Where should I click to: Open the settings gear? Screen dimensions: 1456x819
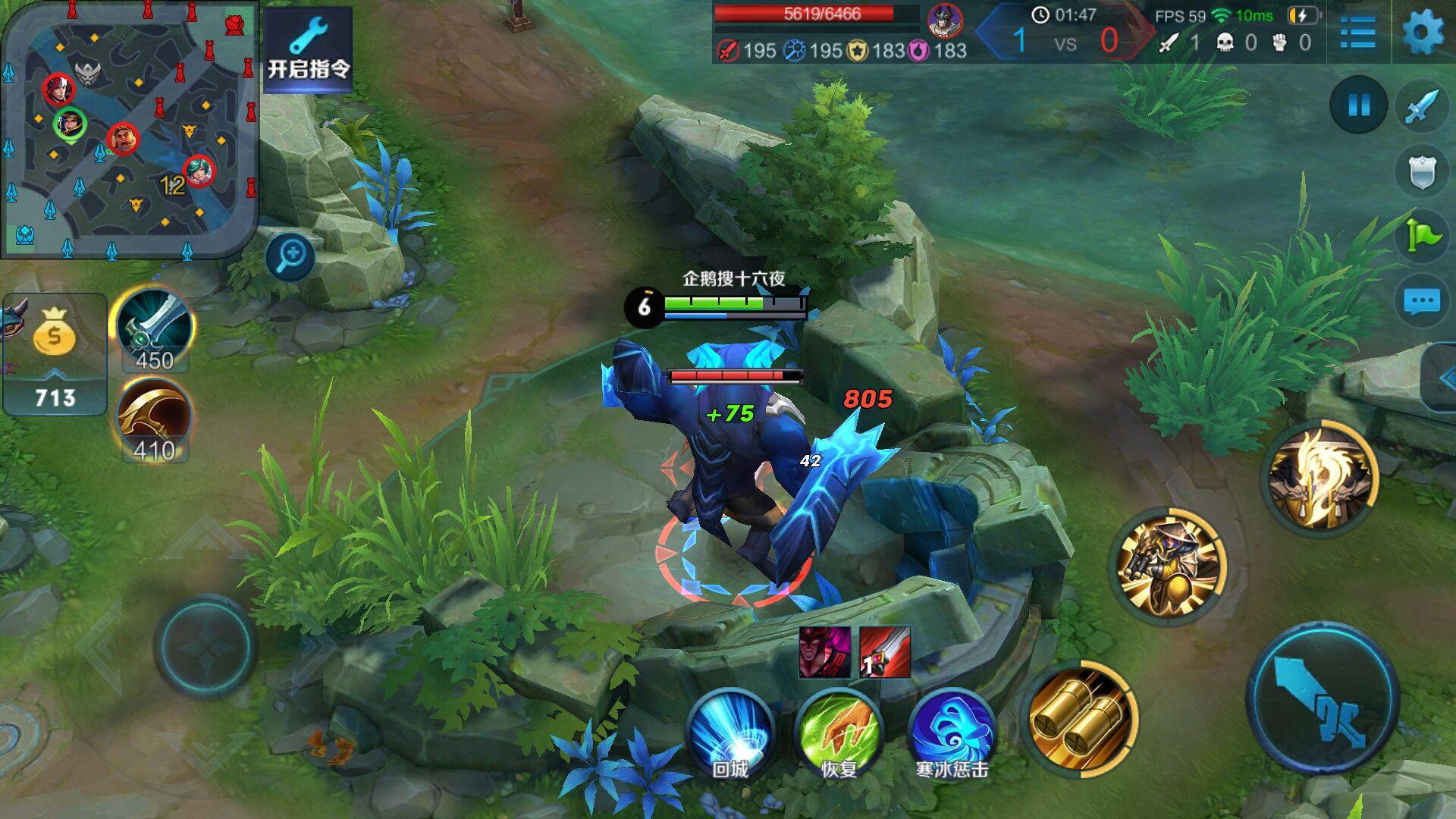pyautogui.click(x=1423, y=33)
